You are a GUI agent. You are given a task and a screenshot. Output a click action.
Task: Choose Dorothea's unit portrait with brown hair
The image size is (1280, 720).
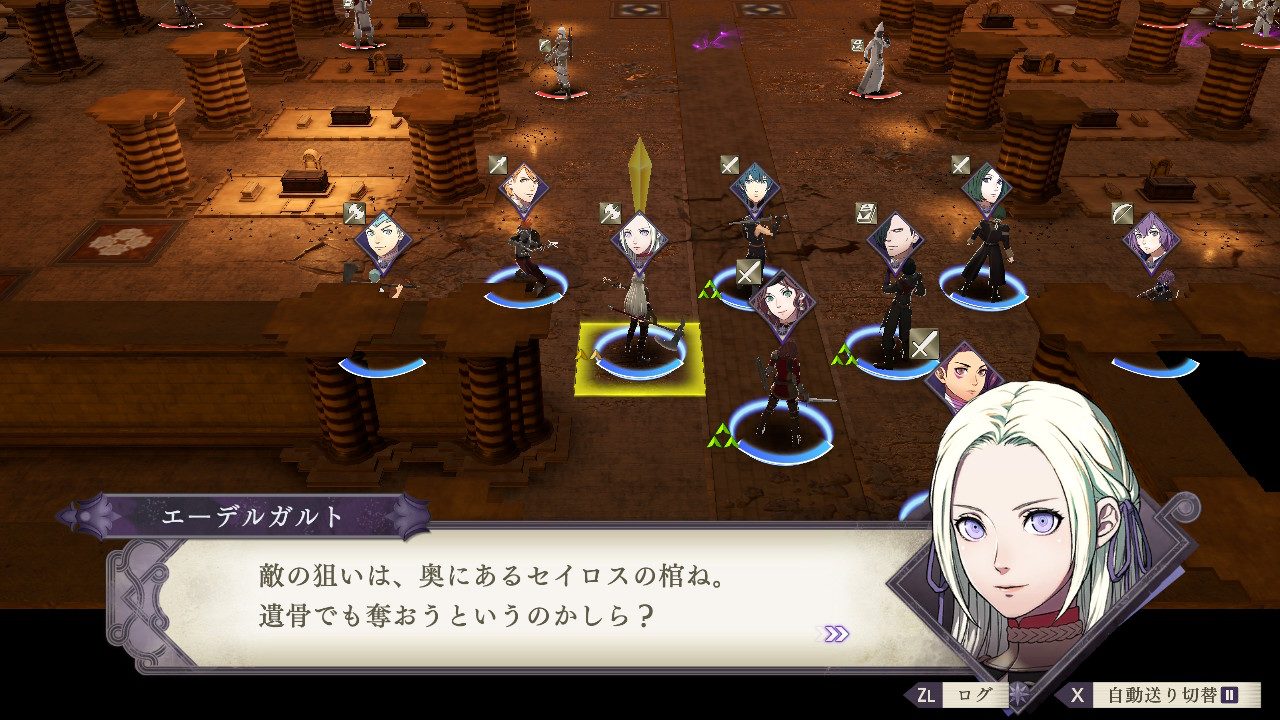[781, 305]
